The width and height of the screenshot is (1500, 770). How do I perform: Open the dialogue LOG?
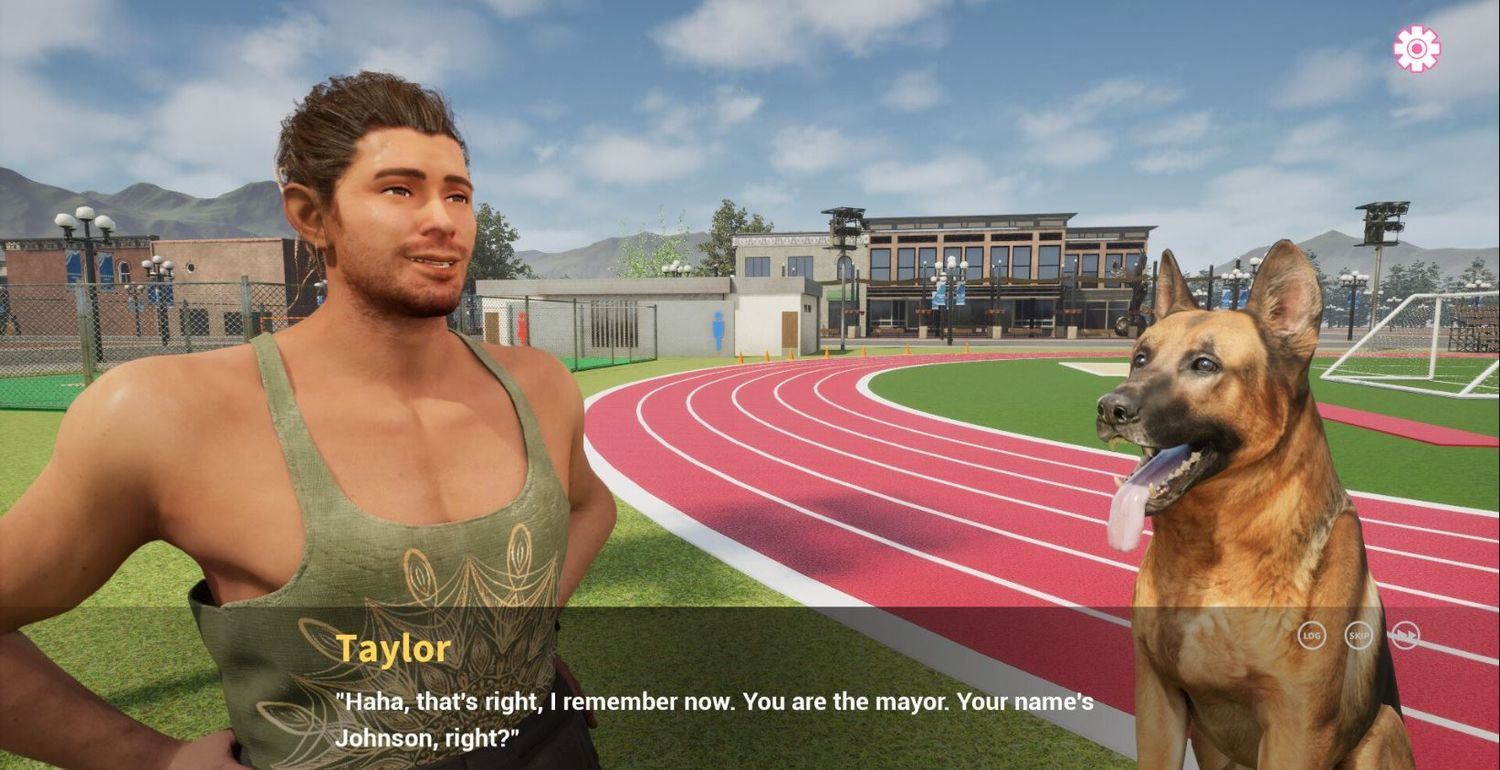1312,635
